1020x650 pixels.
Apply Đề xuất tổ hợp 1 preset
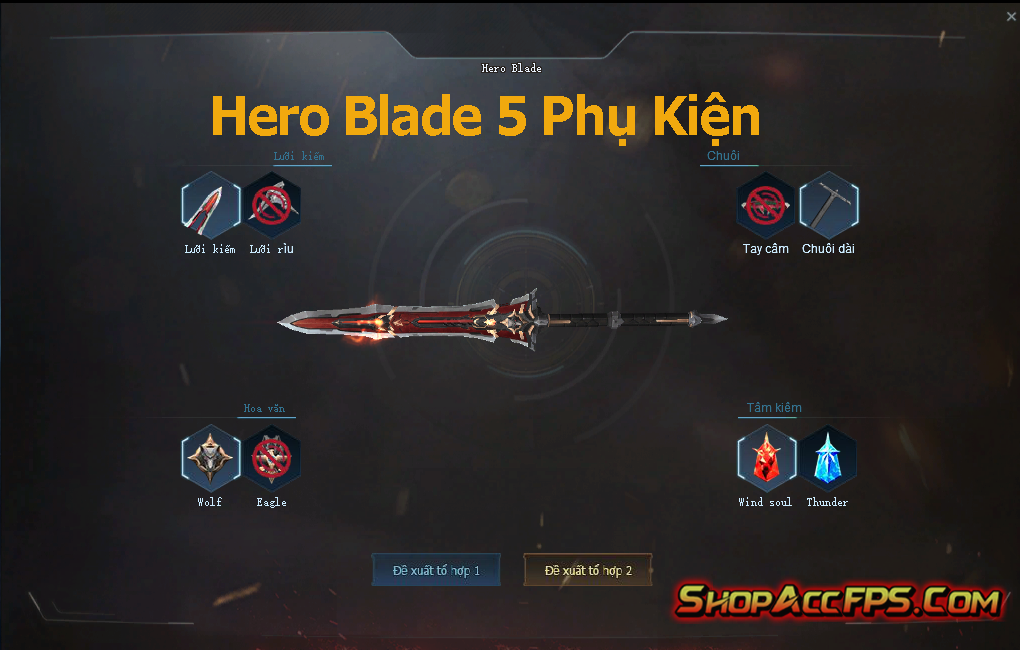click(436, 570)
